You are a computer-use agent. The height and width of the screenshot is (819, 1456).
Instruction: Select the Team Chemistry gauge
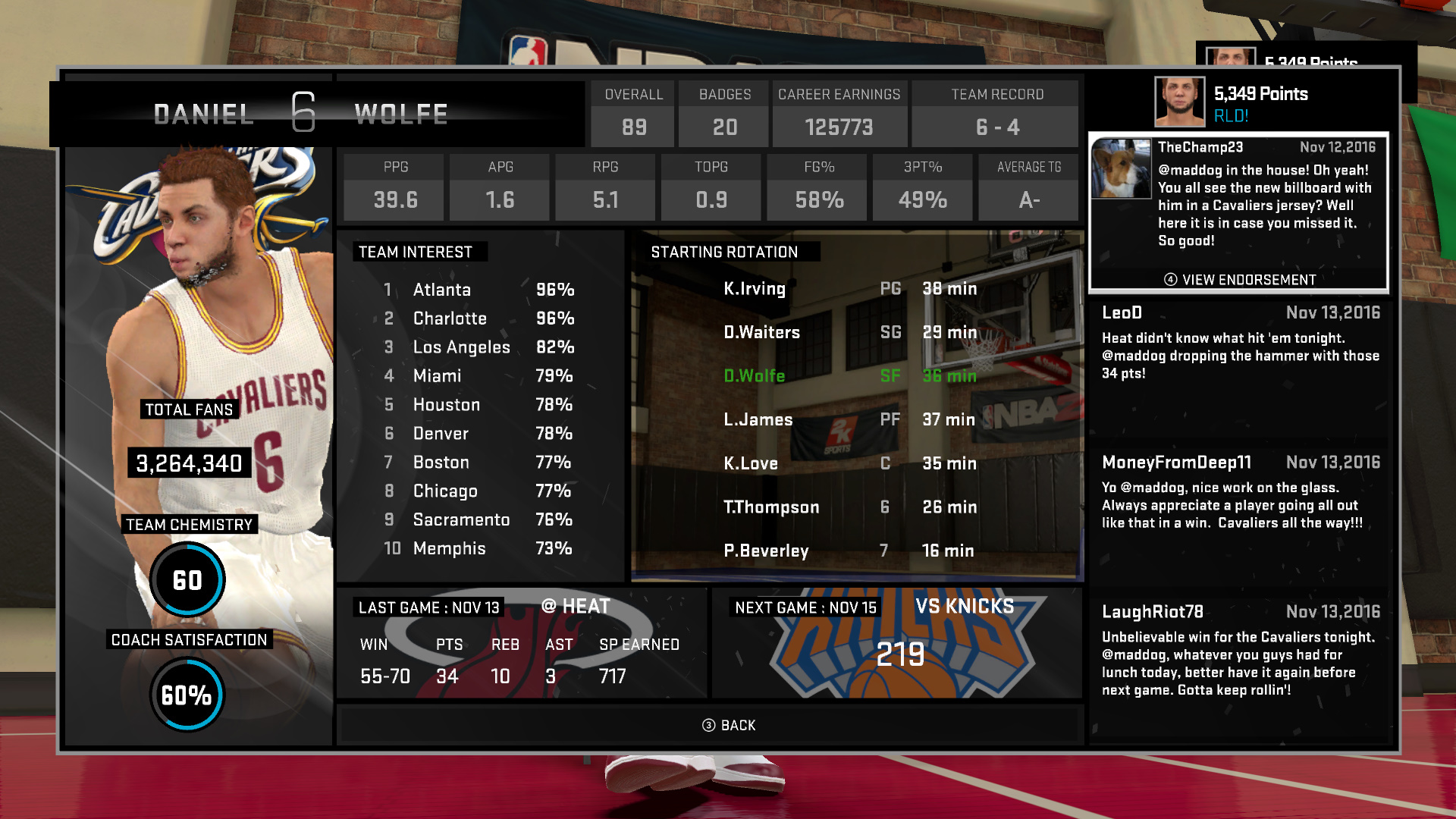click(187, 580)
